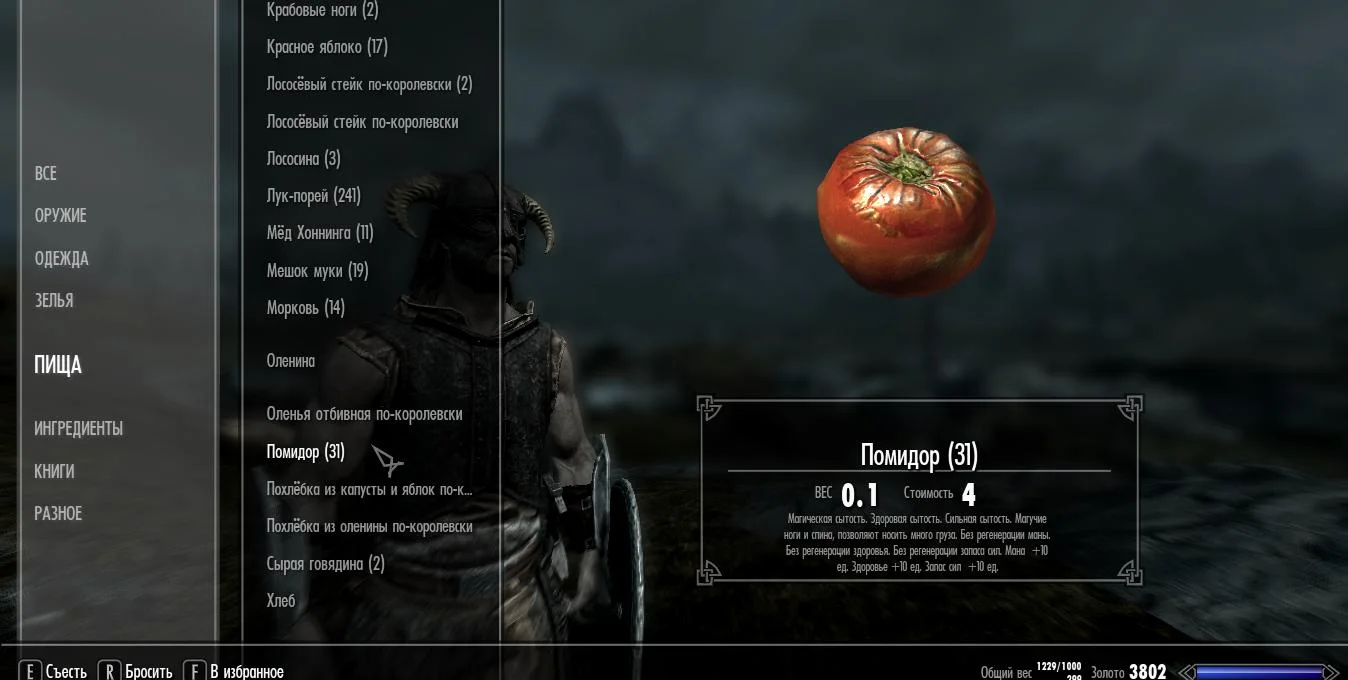
Task: Choose Крабовые ноги (2) entry
Action: coord(322,11)
